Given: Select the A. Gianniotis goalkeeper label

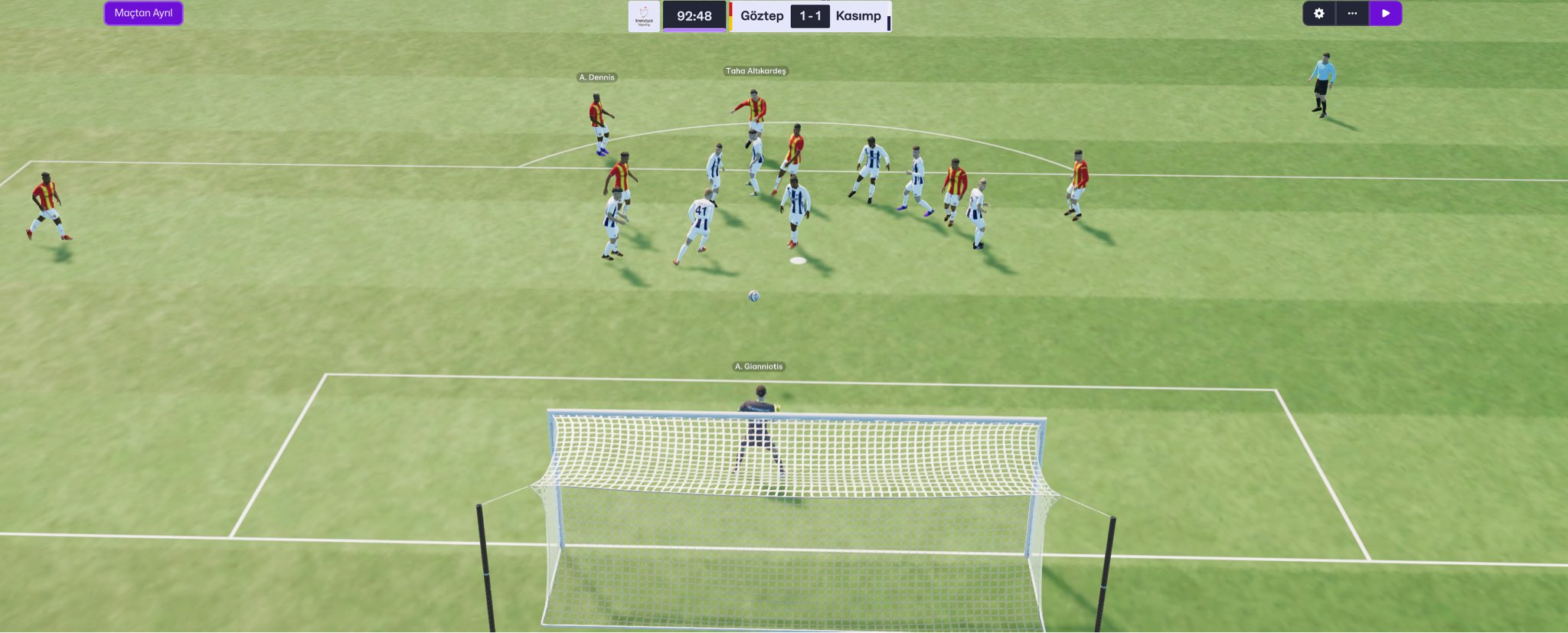Looking at the screenshot, I should (x=759, y=367).
